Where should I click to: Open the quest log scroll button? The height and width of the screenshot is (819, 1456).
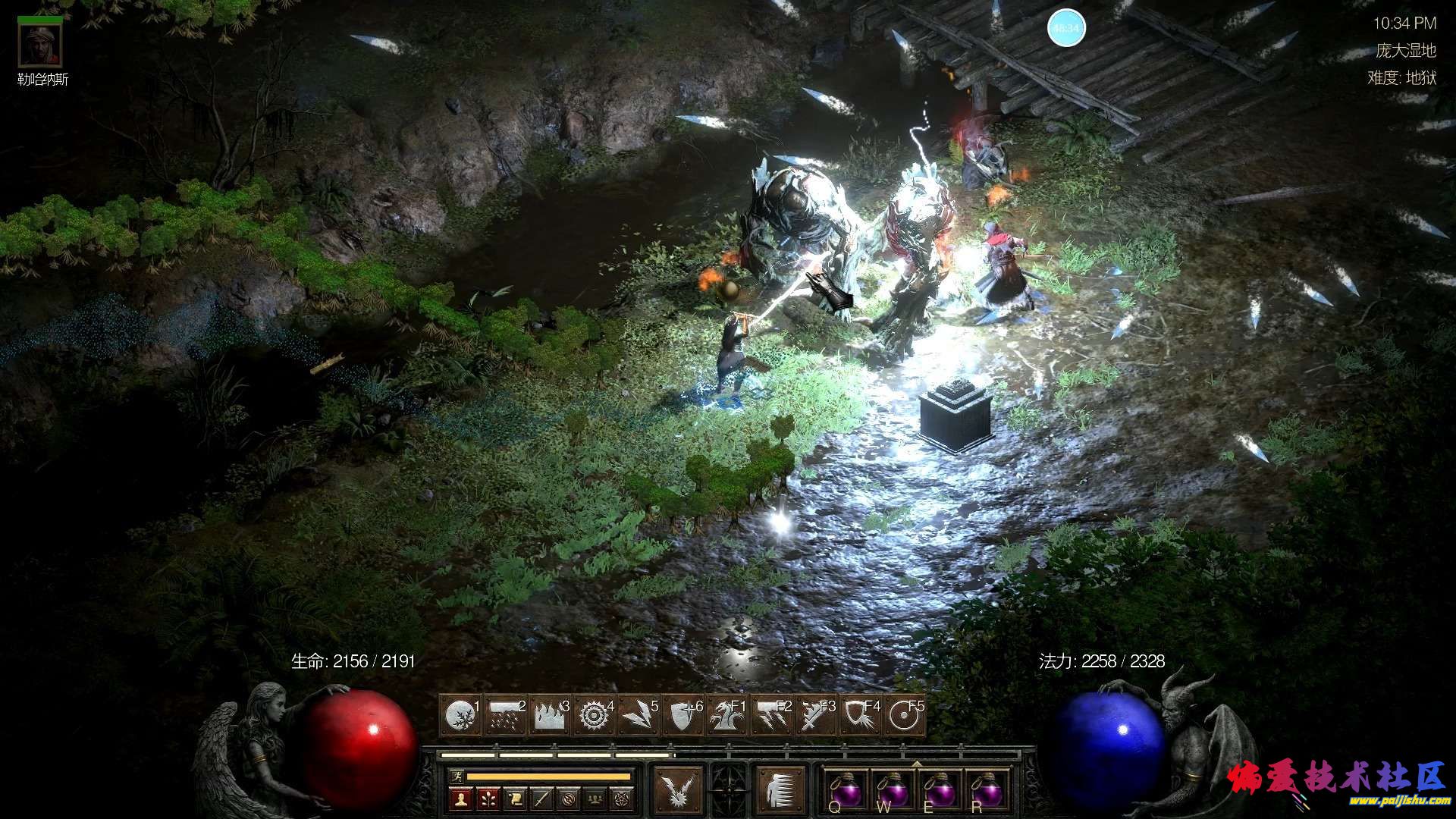pos(515,799)
